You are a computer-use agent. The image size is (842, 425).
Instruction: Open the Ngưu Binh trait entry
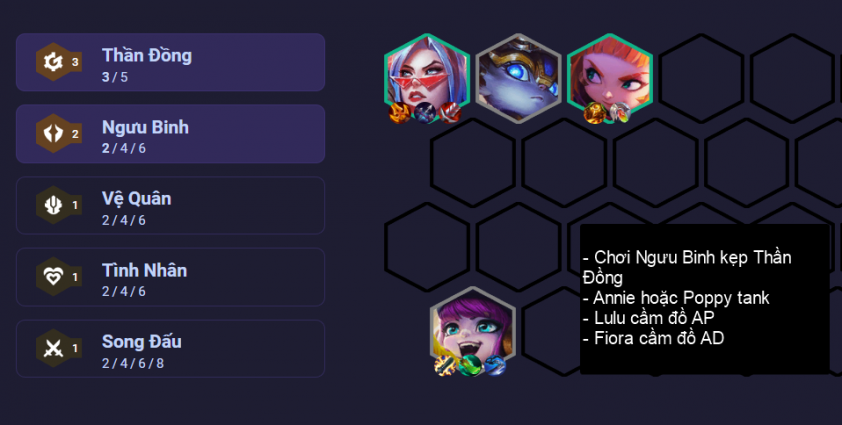(170, 134)
